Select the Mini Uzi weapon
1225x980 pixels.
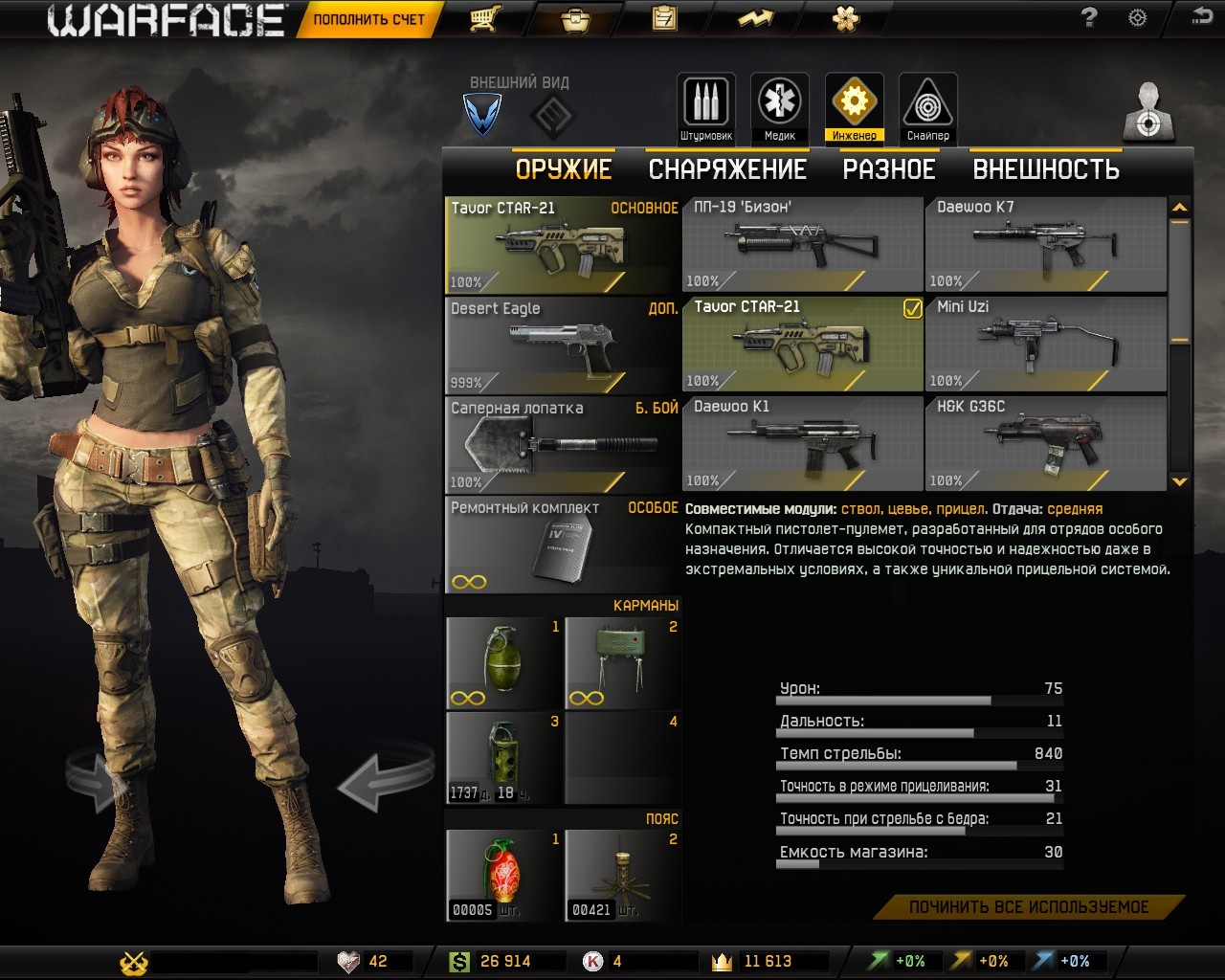(1045, 344)
